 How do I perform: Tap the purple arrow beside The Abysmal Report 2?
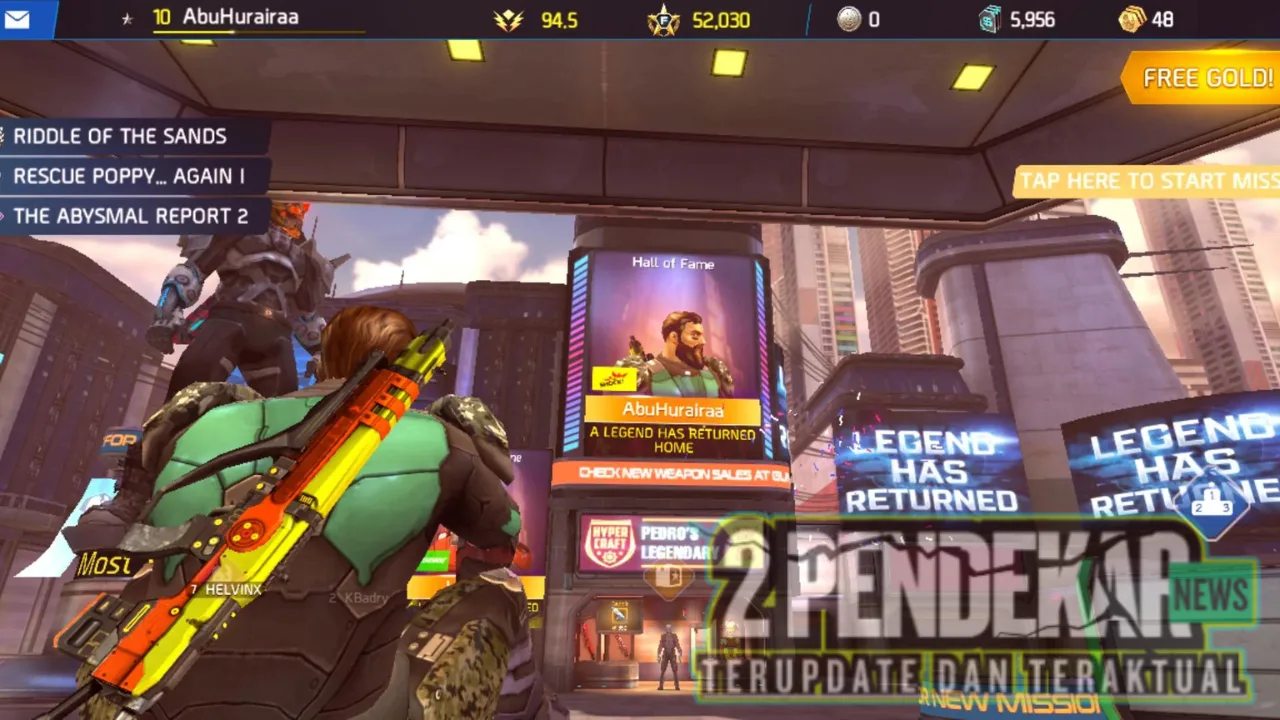tap(4, 216)
